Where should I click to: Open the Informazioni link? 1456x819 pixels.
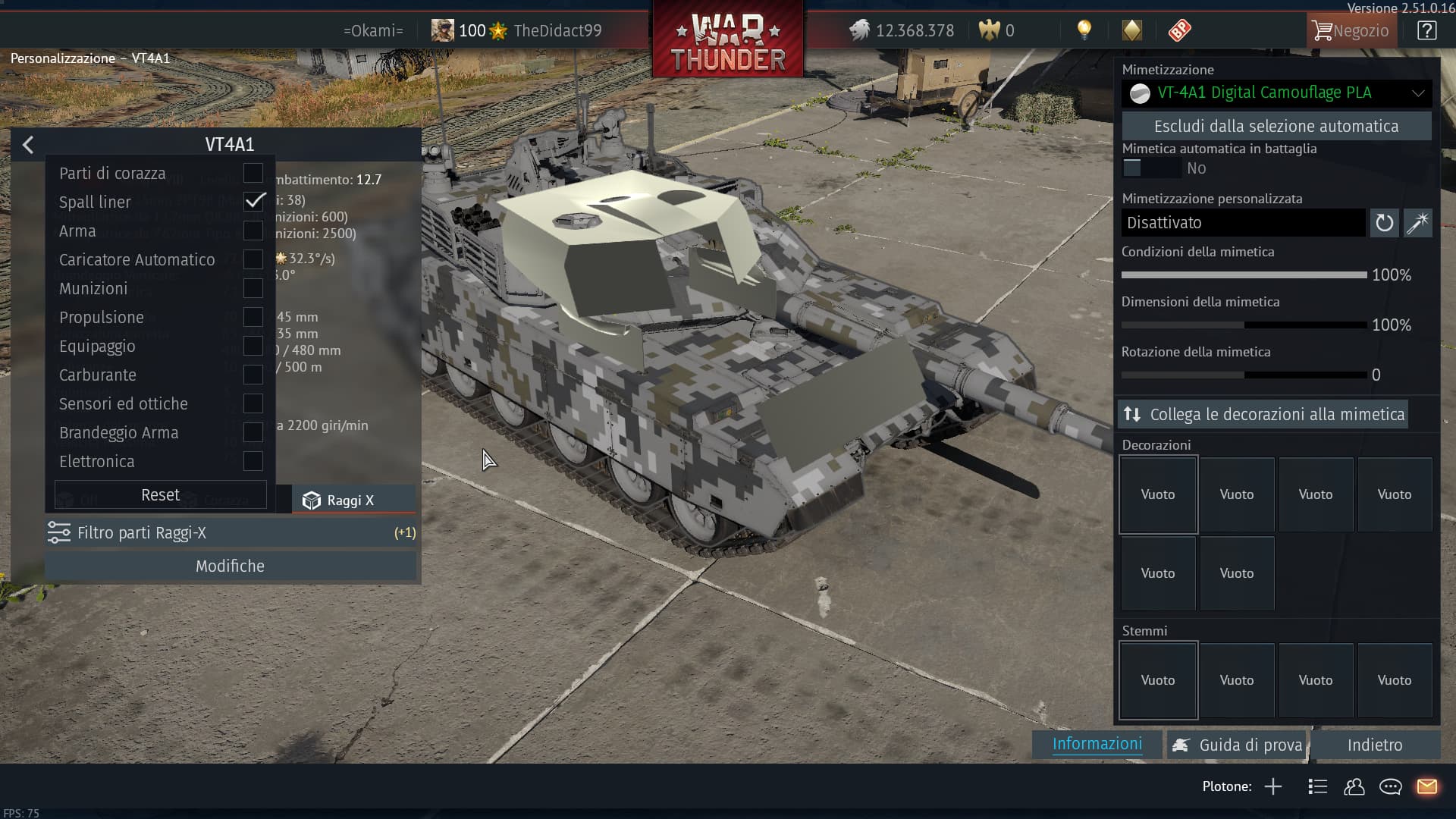[1097, 744]
